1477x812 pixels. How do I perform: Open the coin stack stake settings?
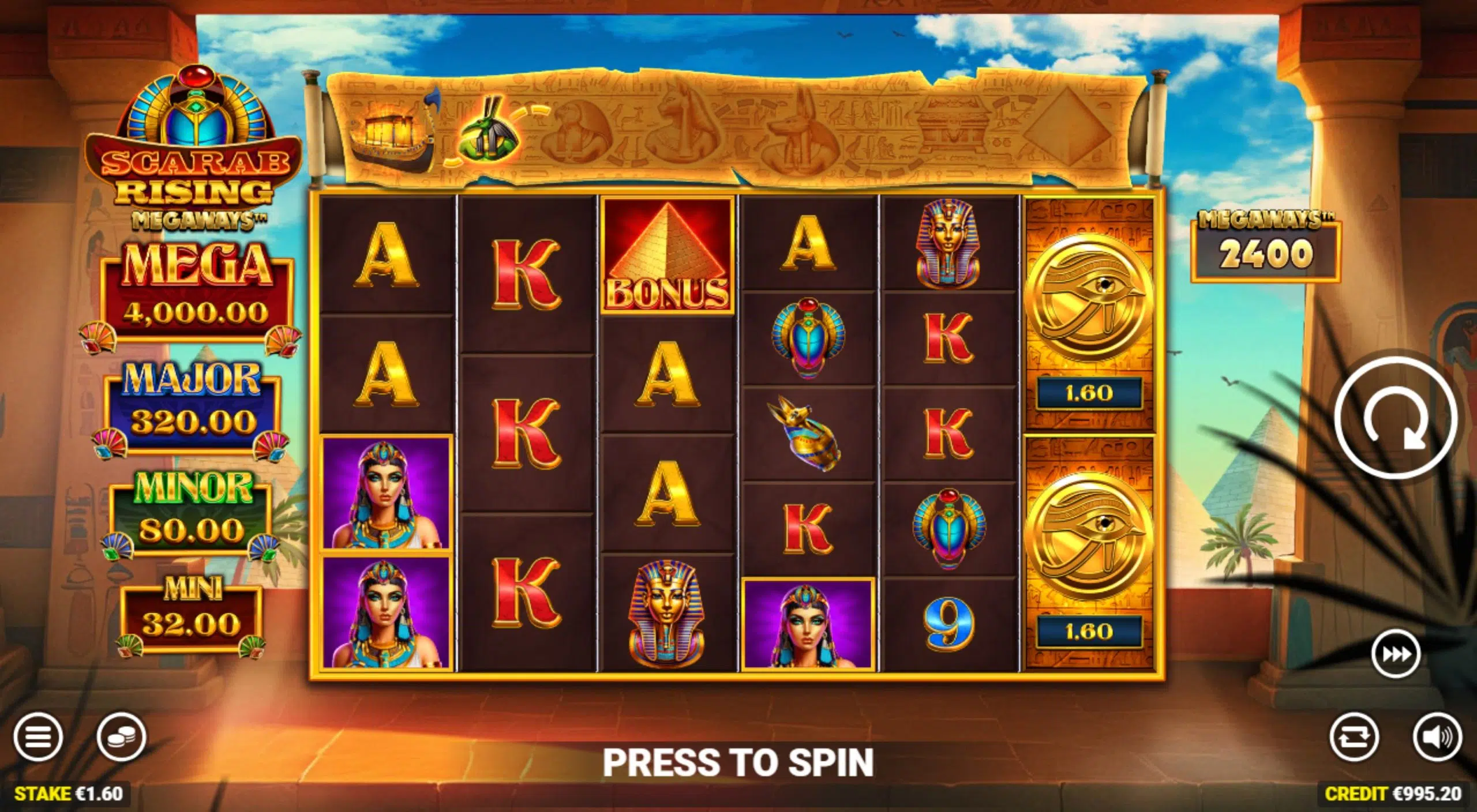(121, 736)
